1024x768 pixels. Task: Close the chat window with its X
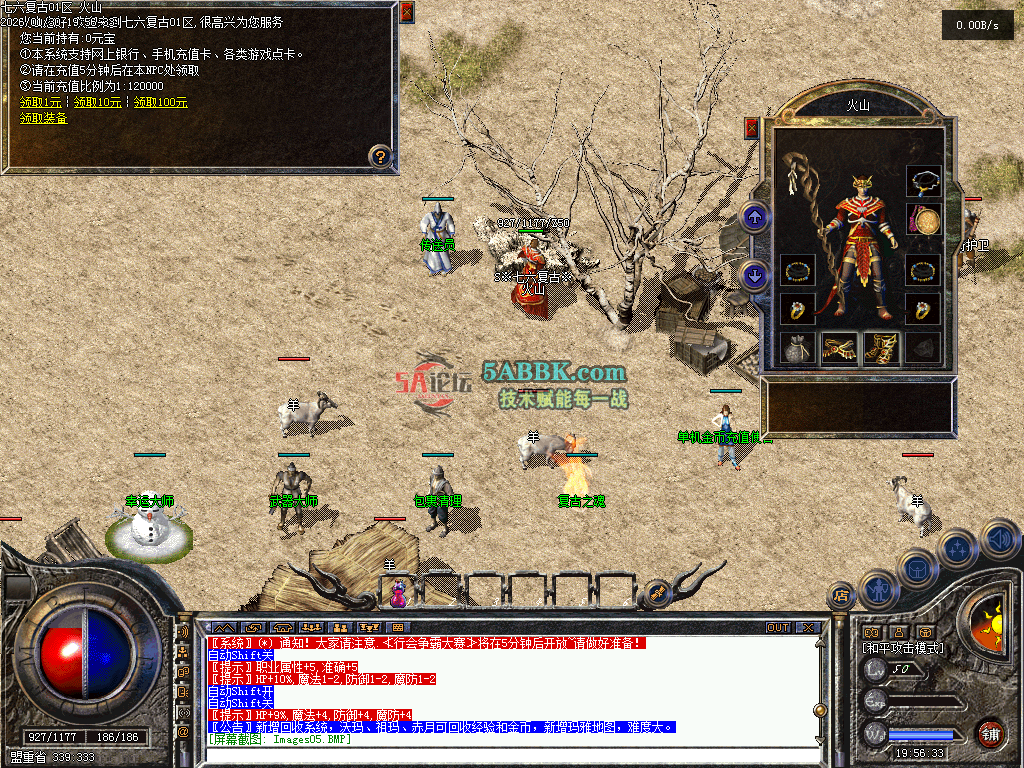click(808, 627)
